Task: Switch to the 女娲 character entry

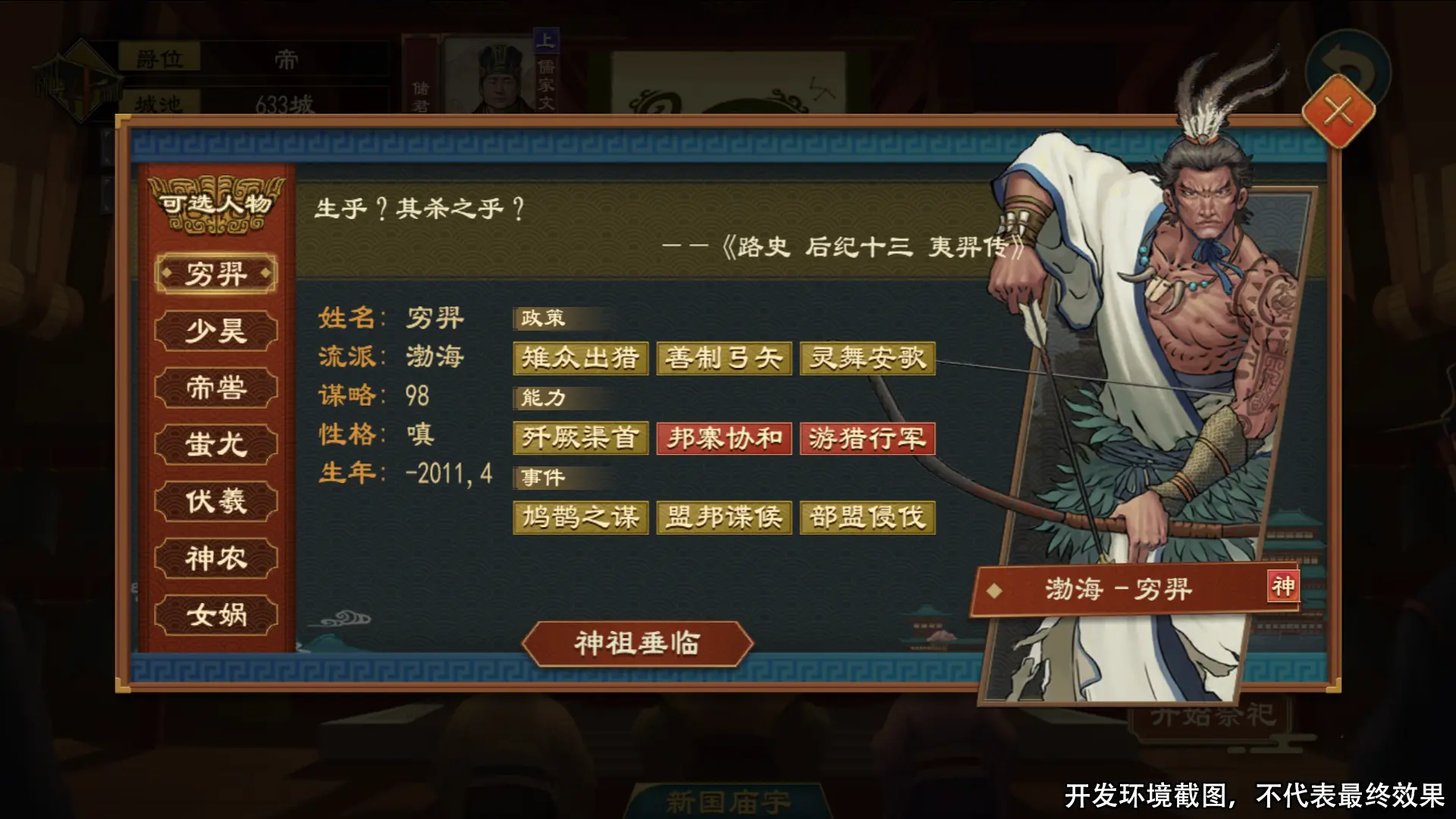Action: pos(215,614)
